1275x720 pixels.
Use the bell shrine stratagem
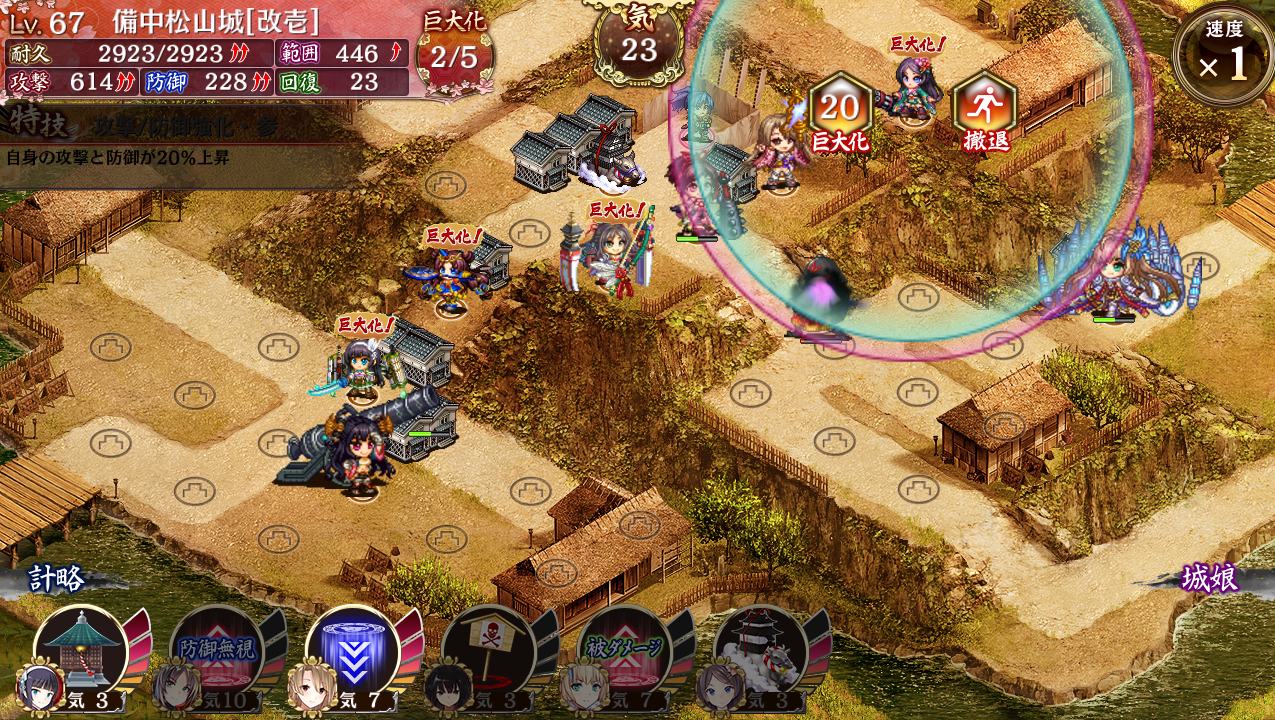82,652
